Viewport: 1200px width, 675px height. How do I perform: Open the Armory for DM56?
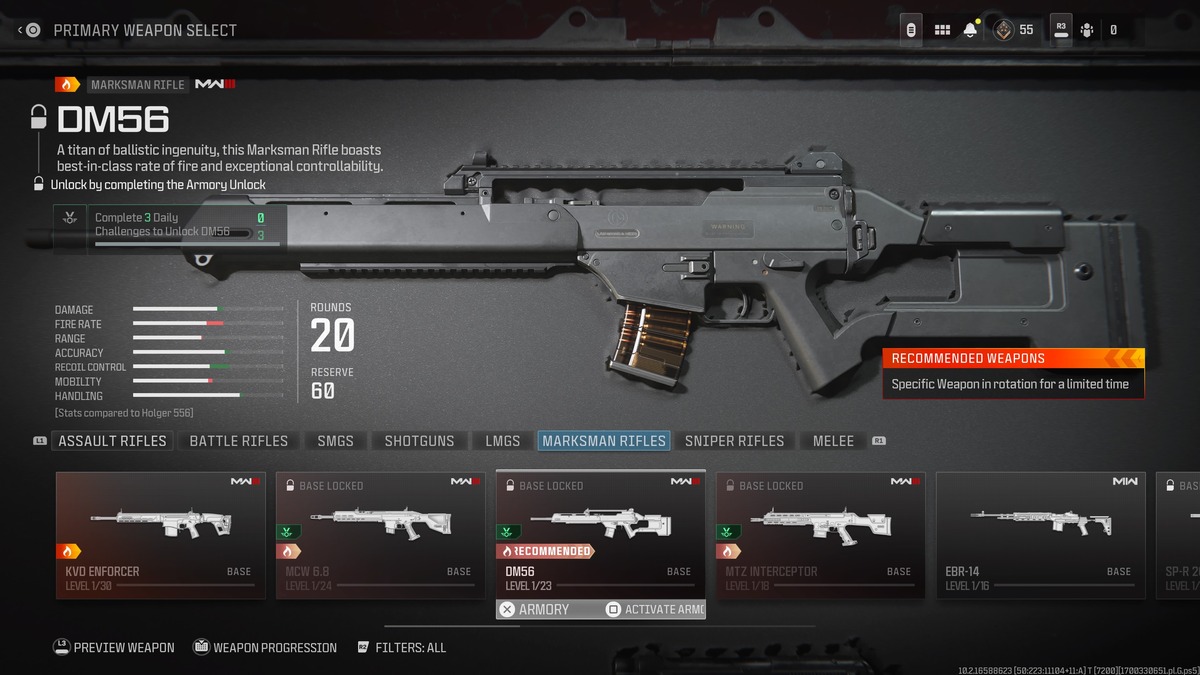click(x=535, y=609)
